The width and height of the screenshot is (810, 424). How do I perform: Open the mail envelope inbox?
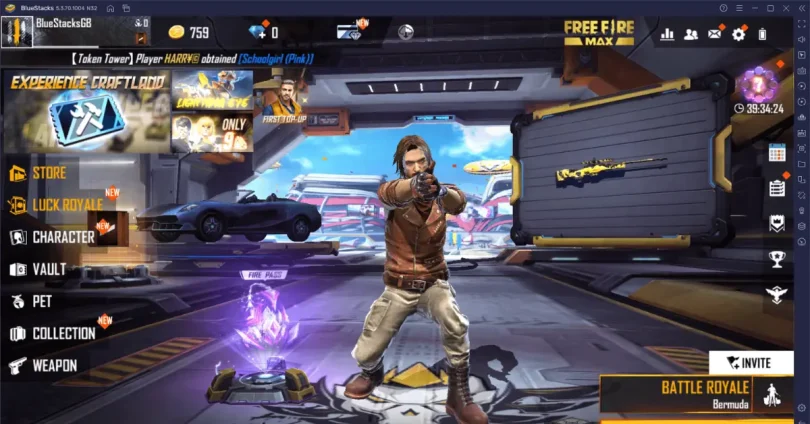(x=714, y=34)
